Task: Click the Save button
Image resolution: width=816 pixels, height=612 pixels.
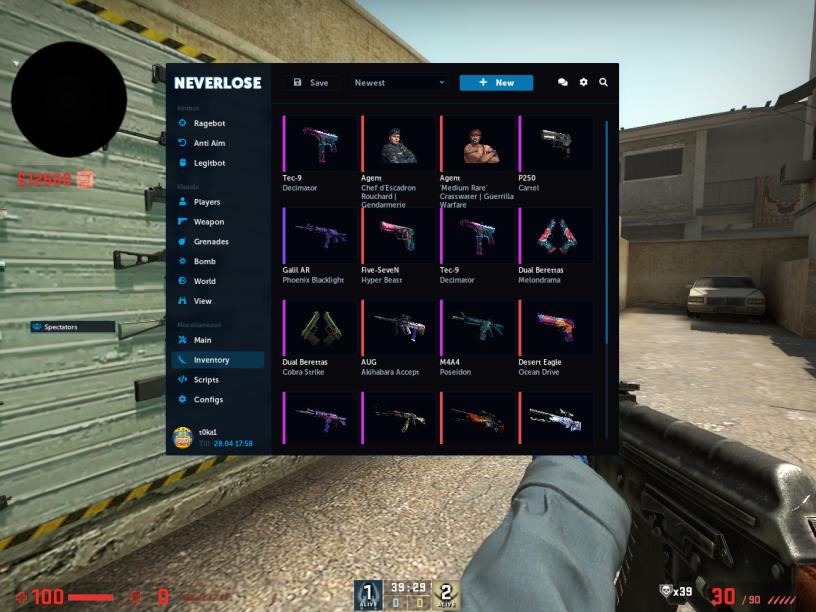Action: click(311, 83)
